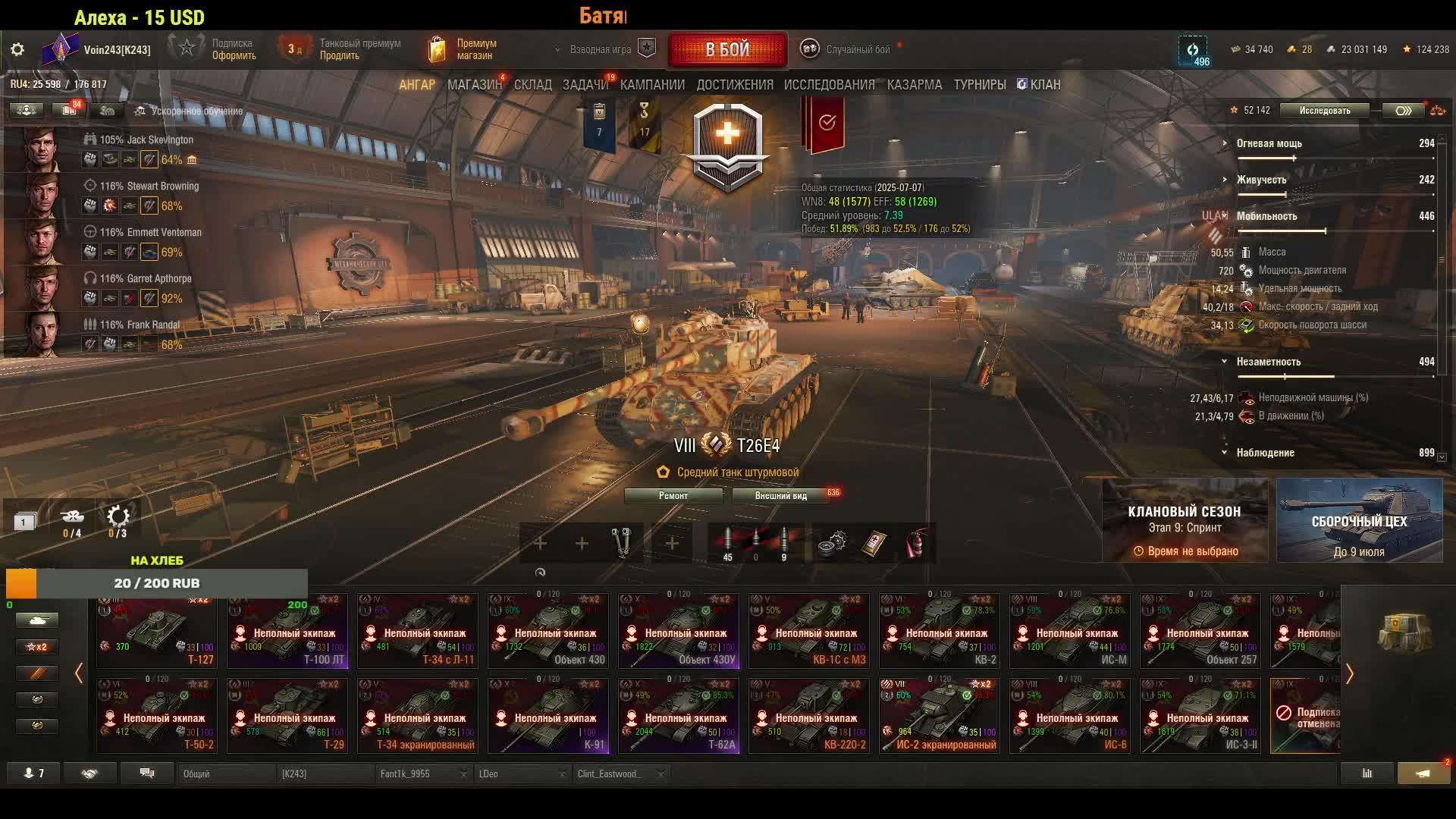Open the СКЛАД tab
Viewport: 1456px width, 819px height.
click(532, 85)
